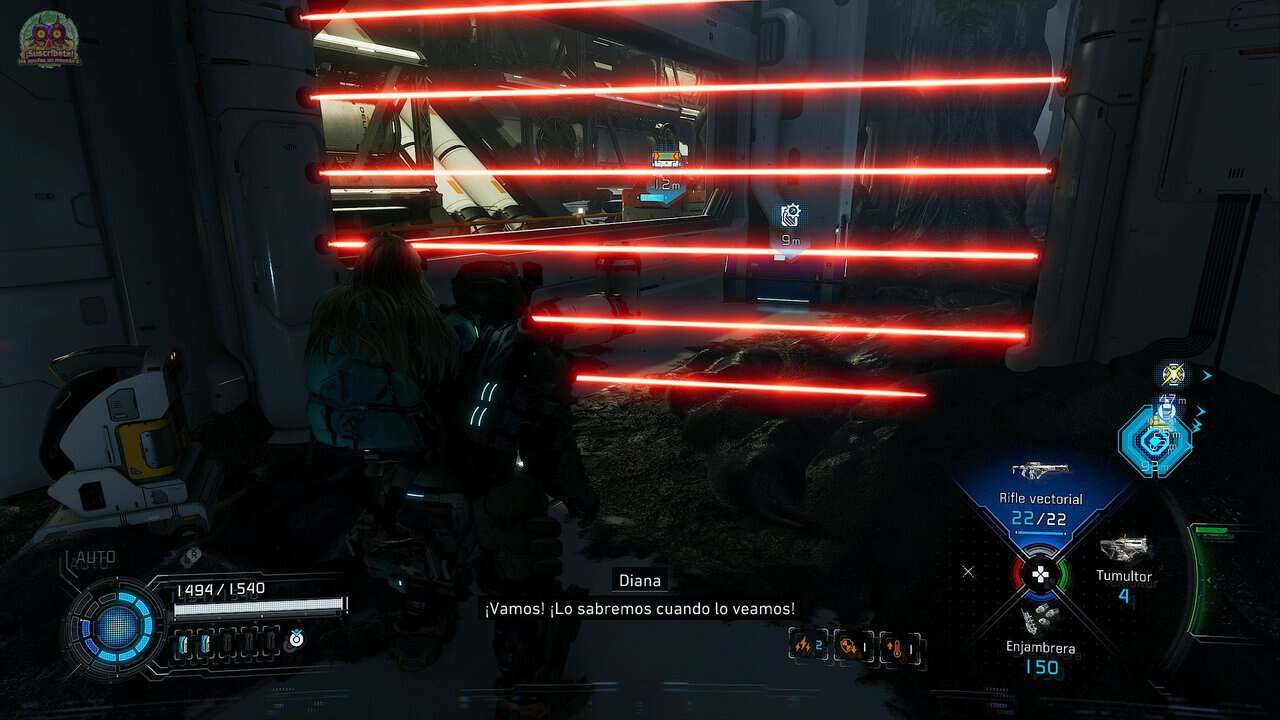Select the orange supply crate waypoint marker
This screenshot has width=1280, height=720.
(x=665, y=159)
